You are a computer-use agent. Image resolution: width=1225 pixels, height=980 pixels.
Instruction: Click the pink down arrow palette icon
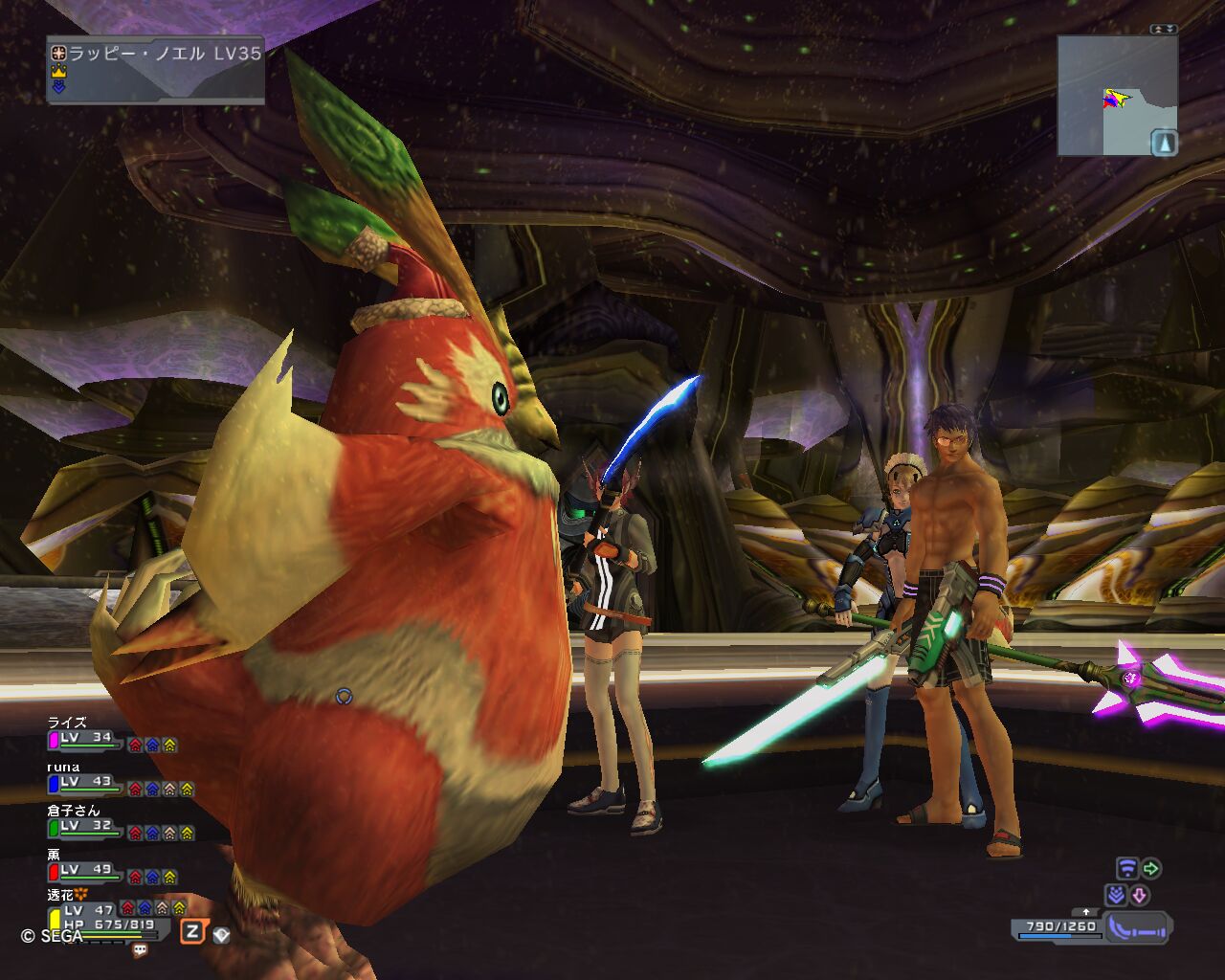pos(1140,895)
